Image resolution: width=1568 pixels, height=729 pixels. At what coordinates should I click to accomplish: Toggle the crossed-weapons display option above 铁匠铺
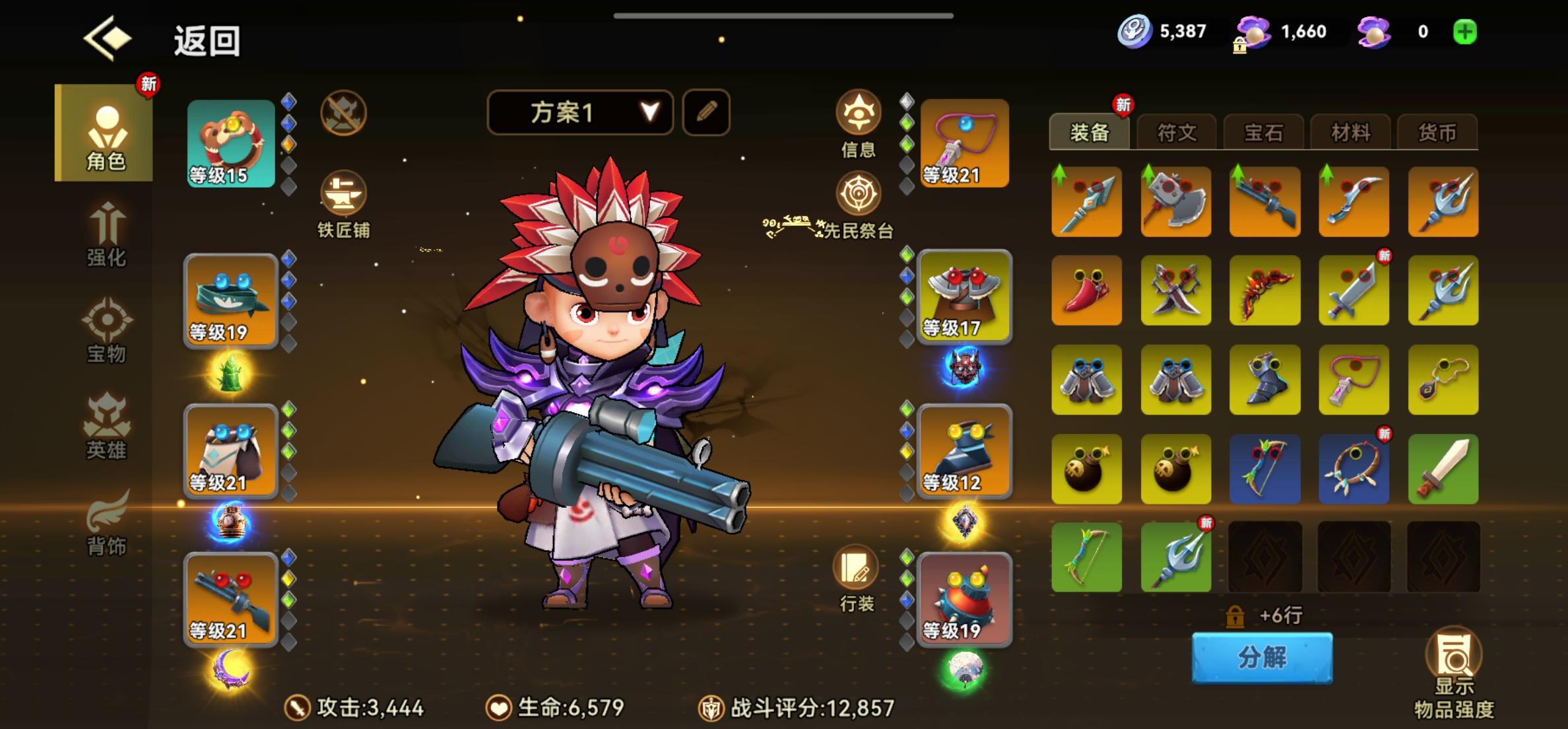(x=343, y=113)
